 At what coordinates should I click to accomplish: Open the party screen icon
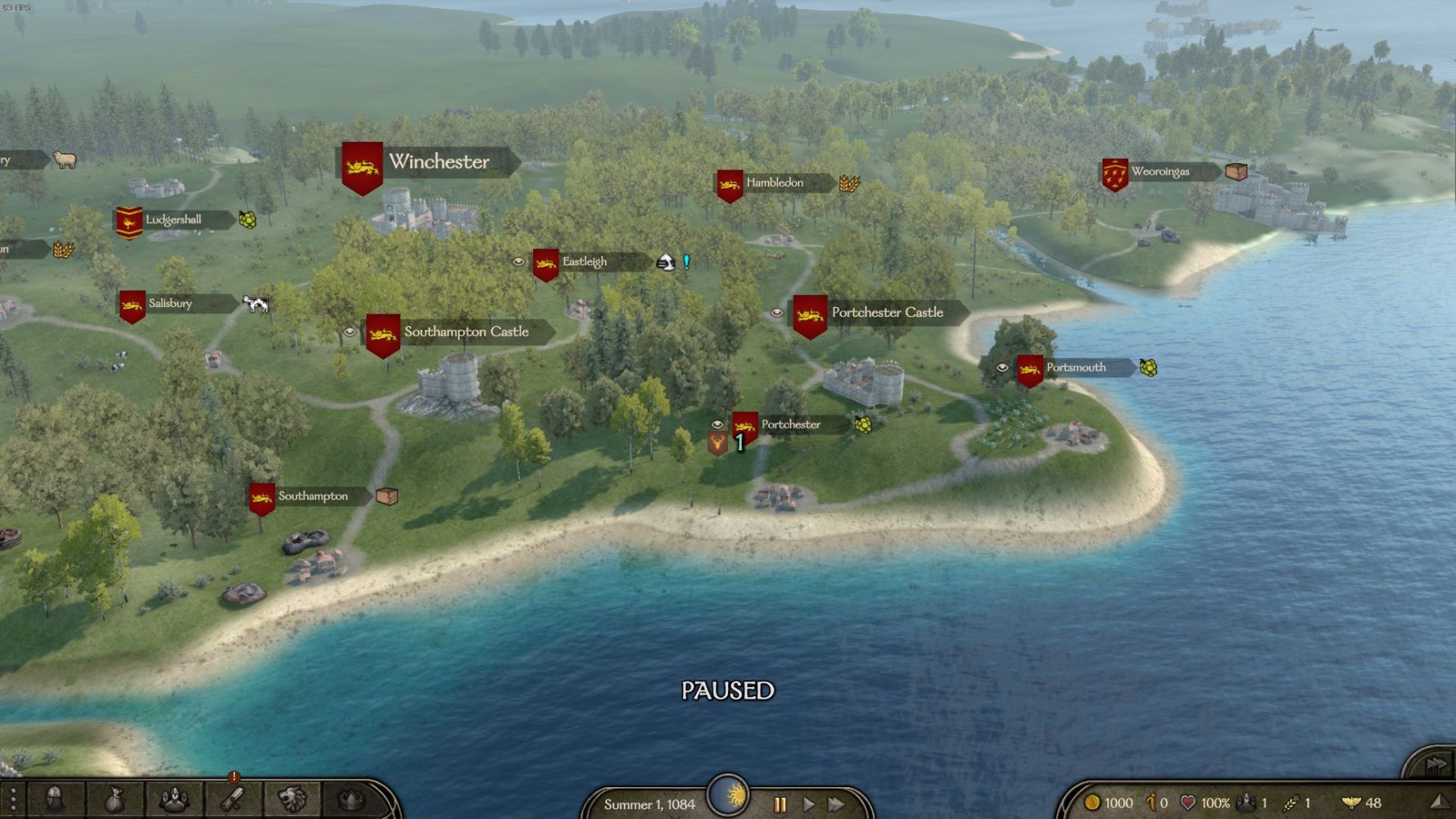pyautogui.click(x=174, y=799)
